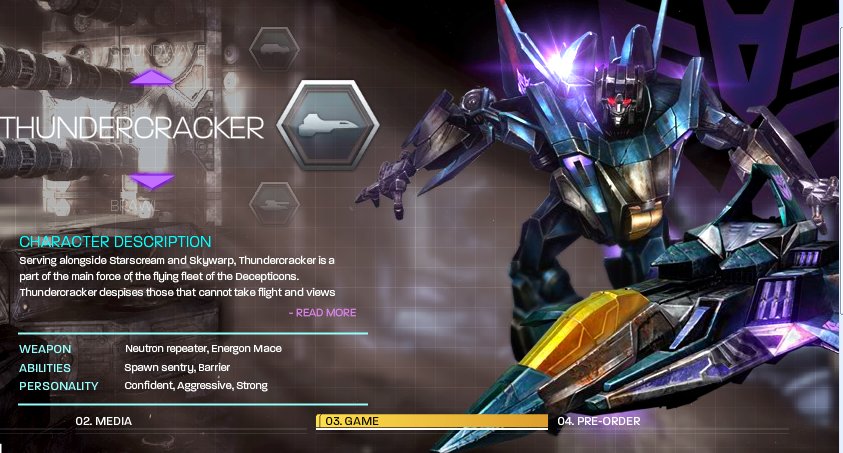Choose the faded hexagon icon beside Soundwave
Image resolution: width=843 pixels, height=453 pixels.
coord(274,45)
